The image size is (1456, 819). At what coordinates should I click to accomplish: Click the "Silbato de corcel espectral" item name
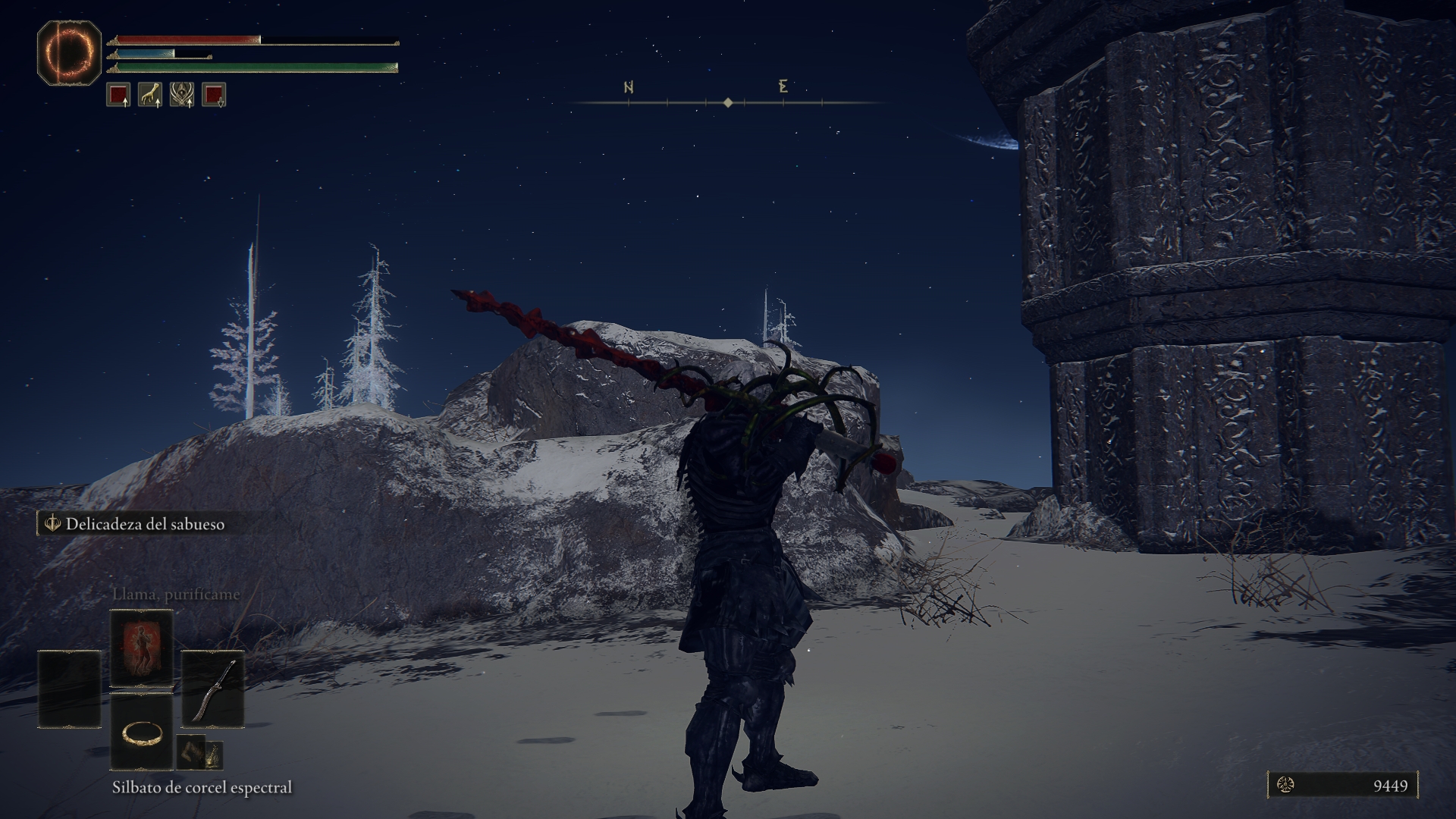(203, 786)
